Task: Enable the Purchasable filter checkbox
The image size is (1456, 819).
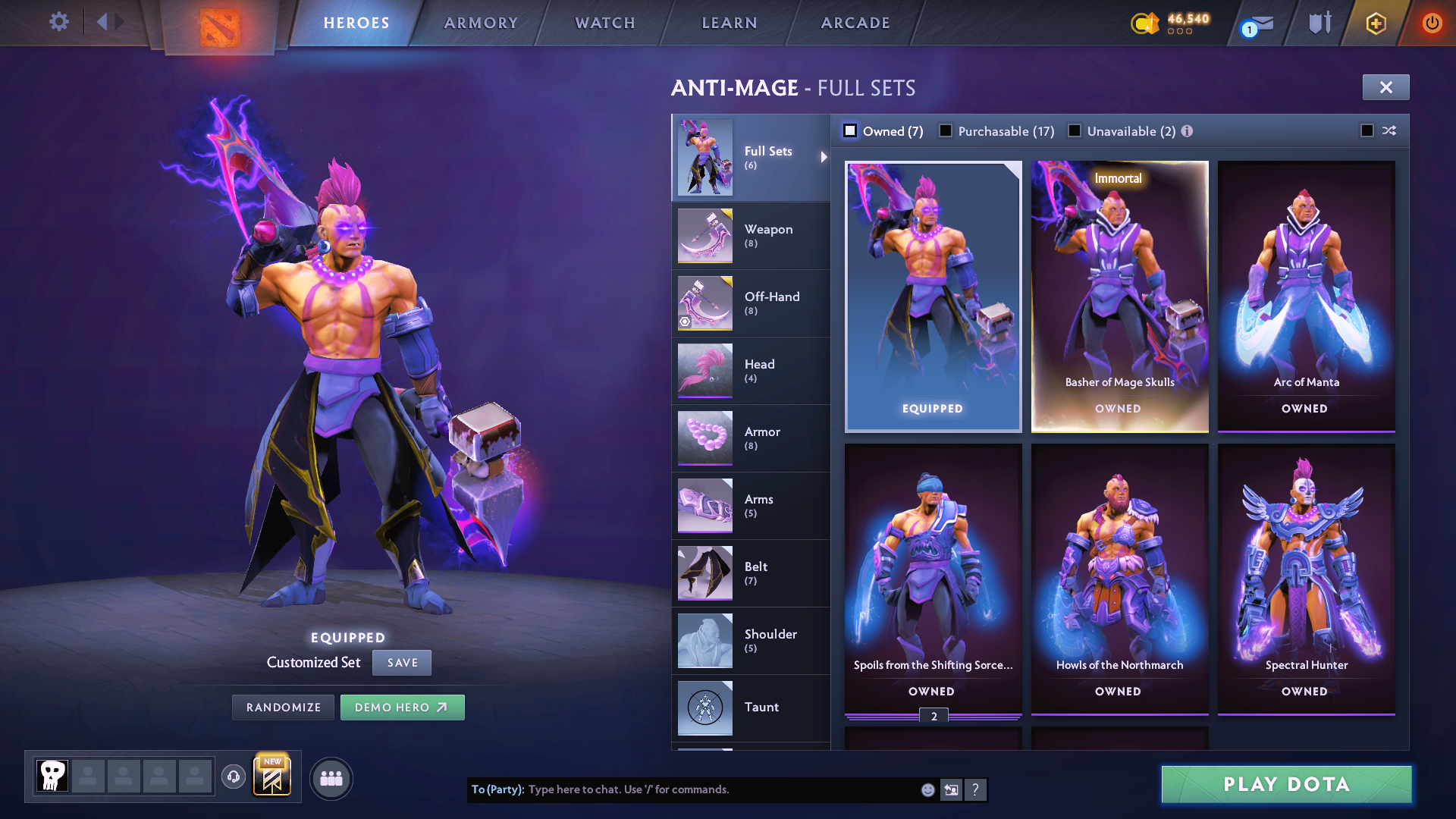Action: pos(946,130)
